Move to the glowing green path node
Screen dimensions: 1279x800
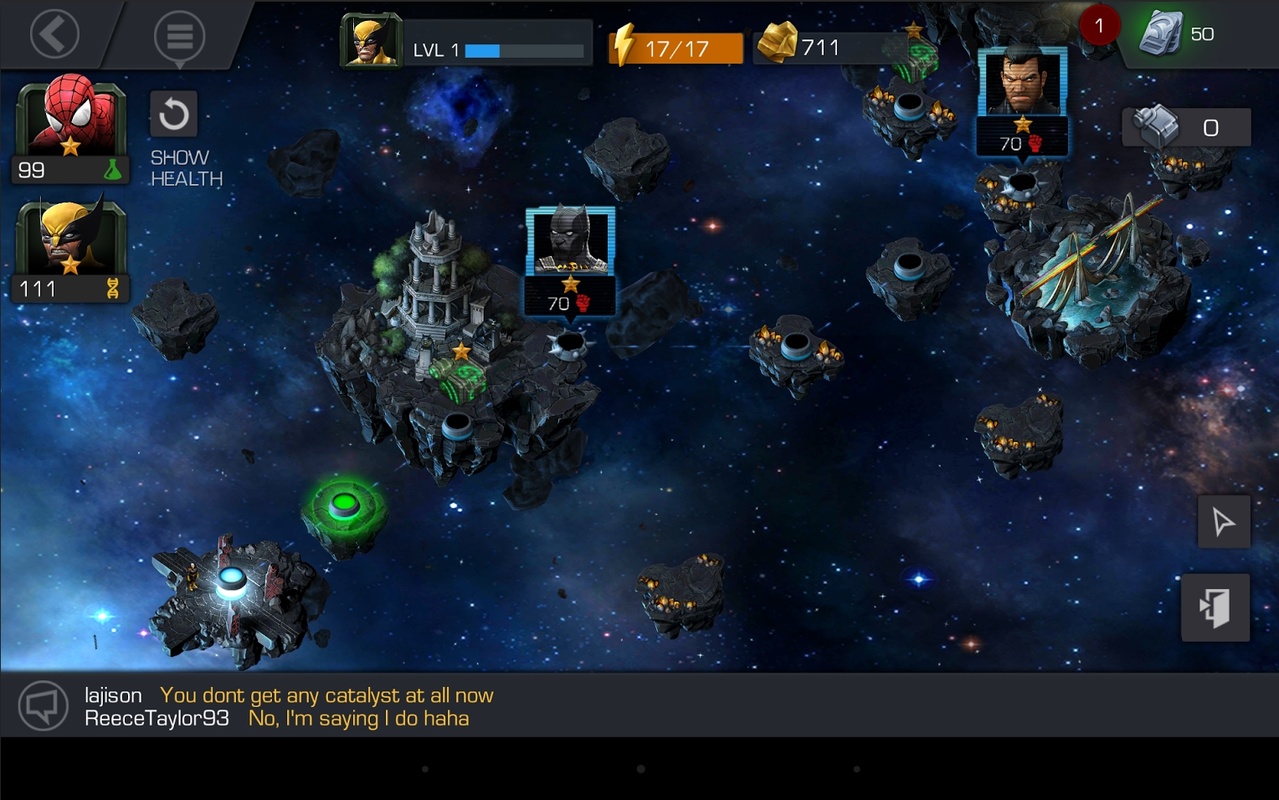(345, 505)
